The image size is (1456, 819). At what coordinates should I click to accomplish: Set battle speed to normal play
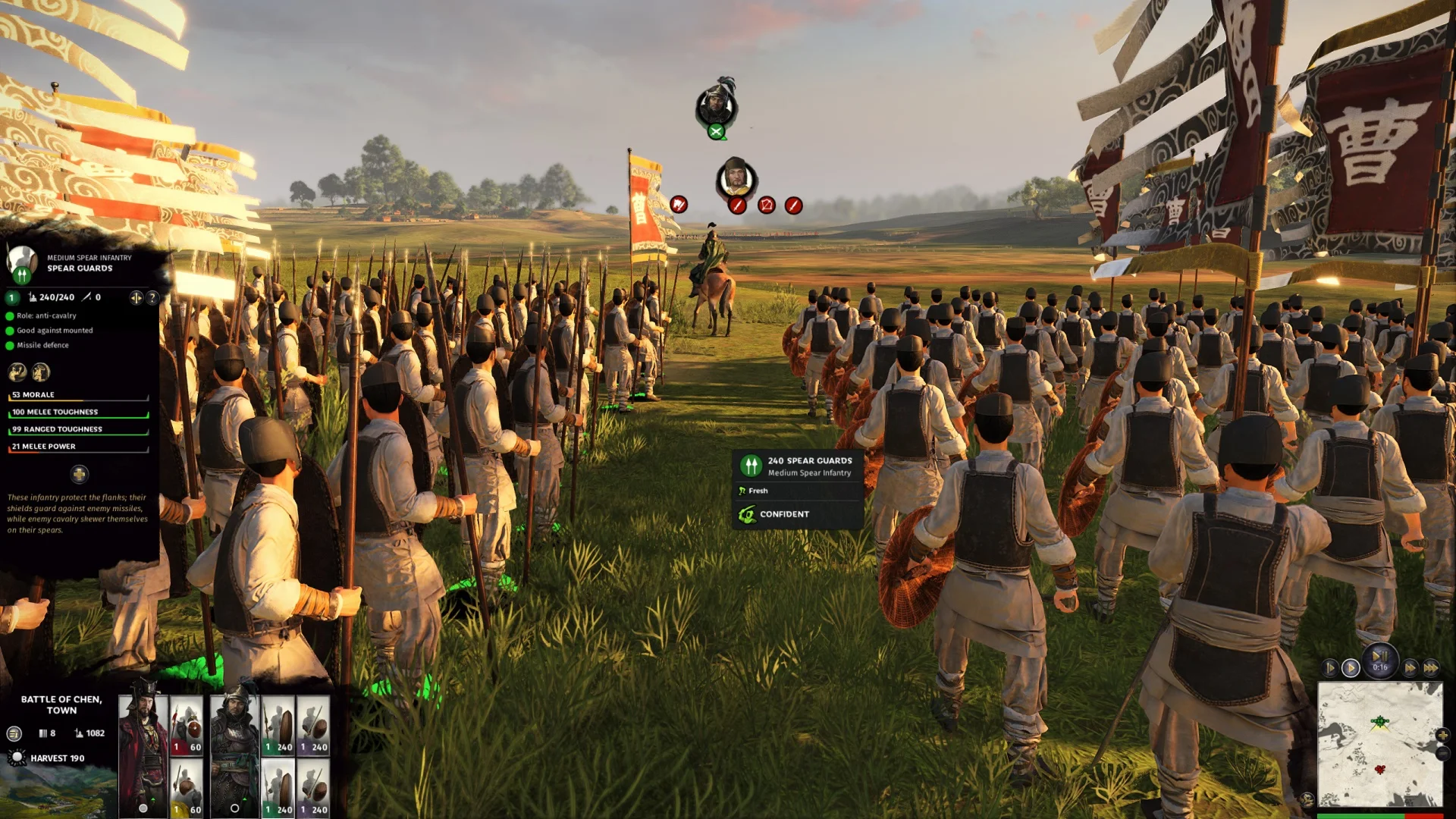[1351, 668]
